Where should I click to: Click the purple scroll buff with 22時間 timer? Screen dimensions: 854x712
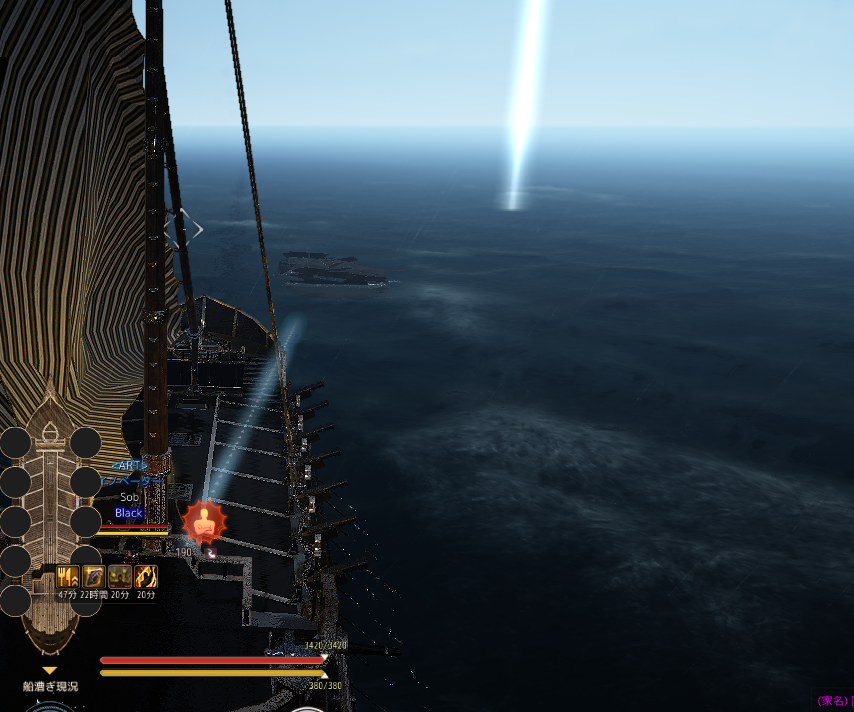point(94,577)
